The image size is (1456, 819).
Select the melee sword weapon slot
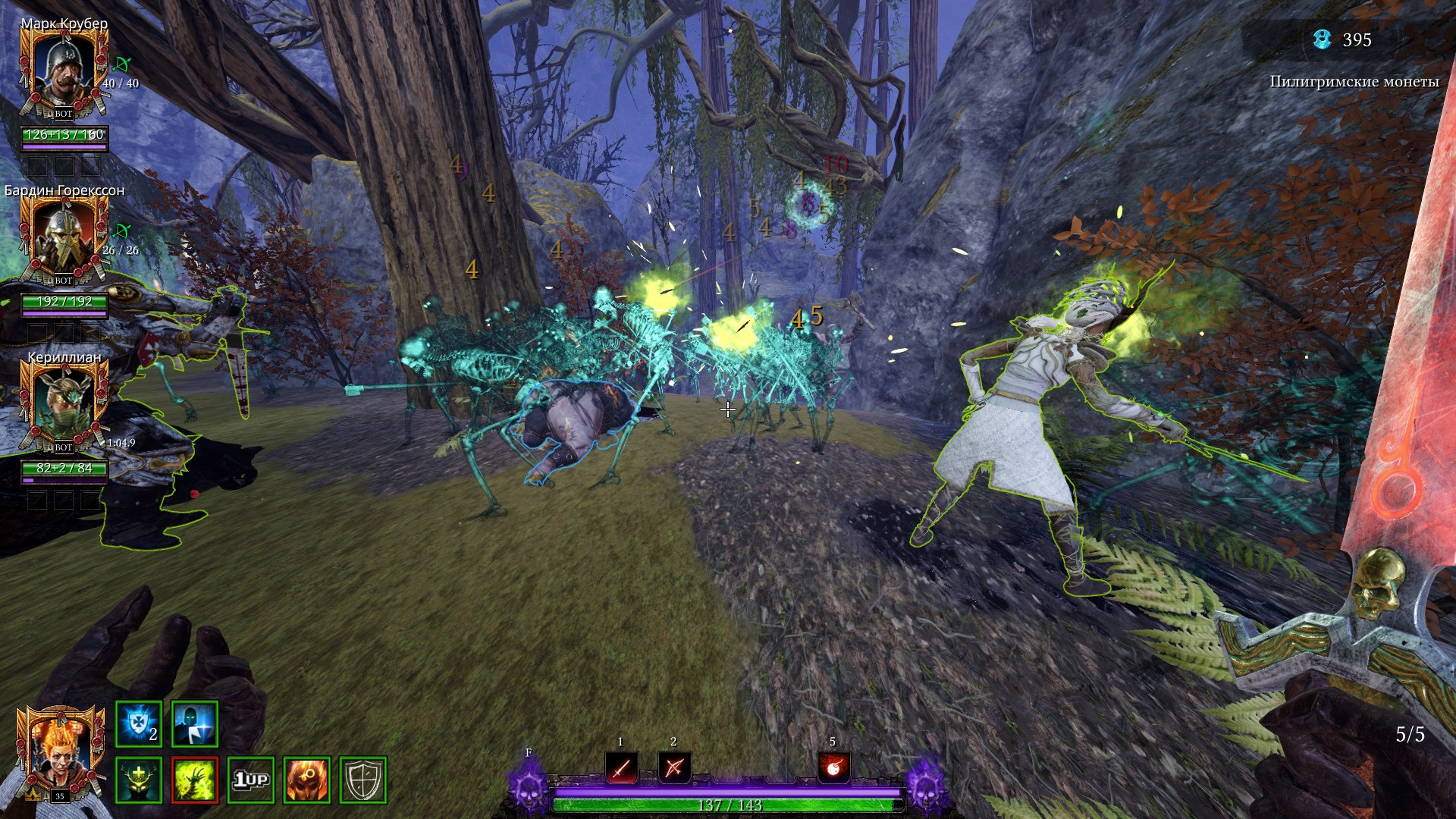(621, 769)
